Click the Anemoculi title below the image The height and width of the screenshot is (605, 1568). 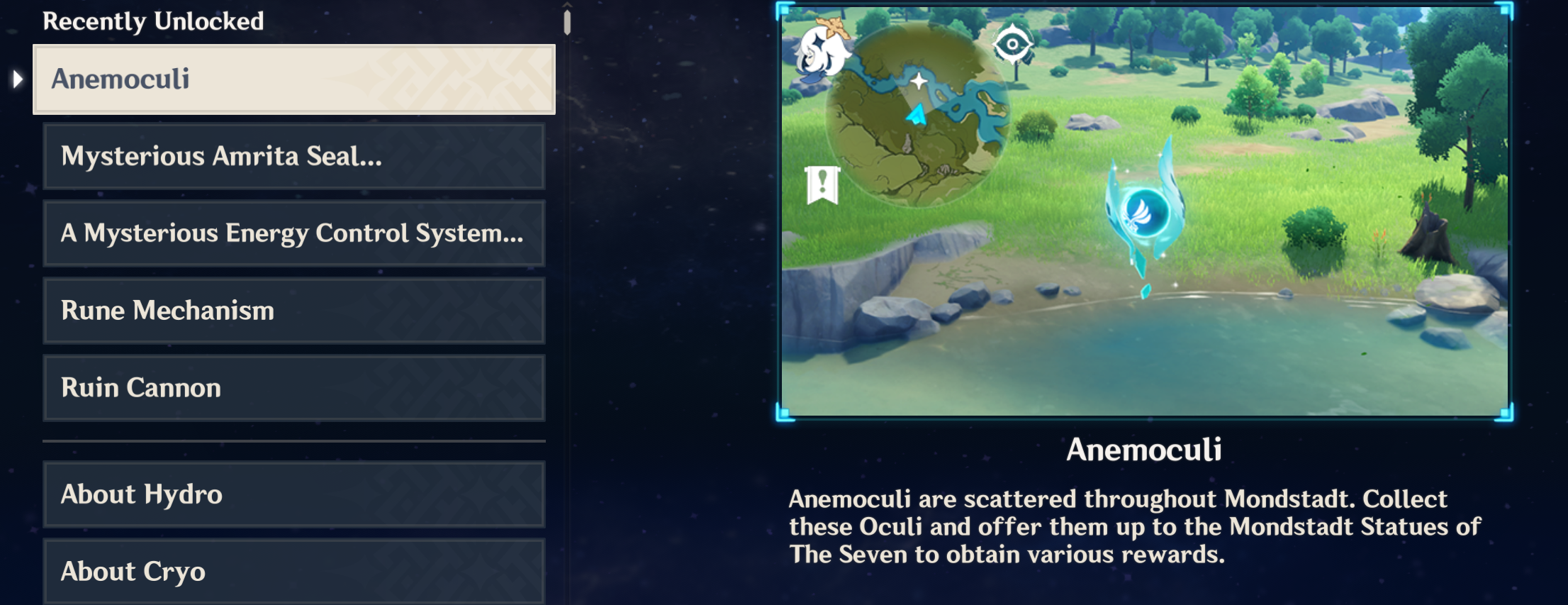(x=1144, y=448)
